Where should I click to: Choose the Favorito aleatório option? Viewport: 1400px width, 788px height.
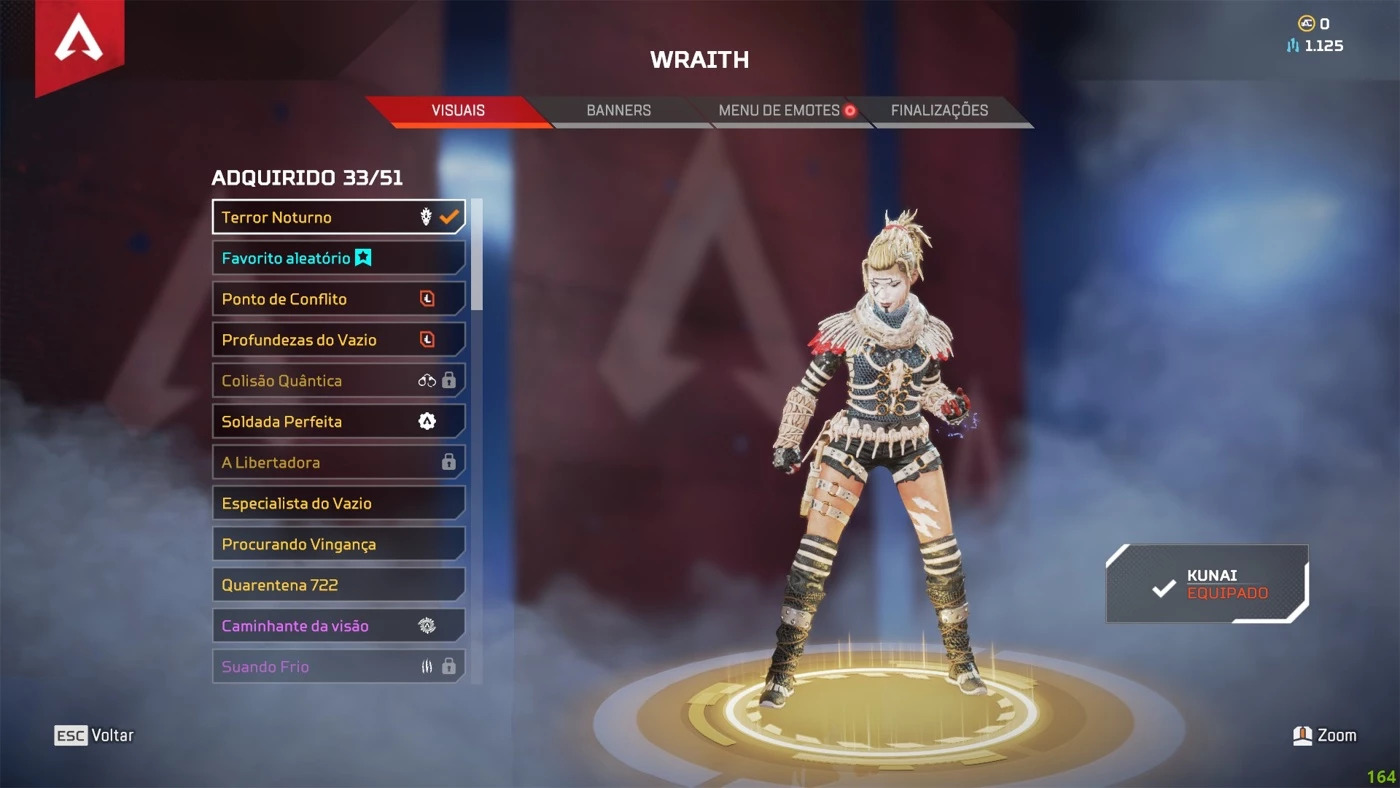(338, 258)
